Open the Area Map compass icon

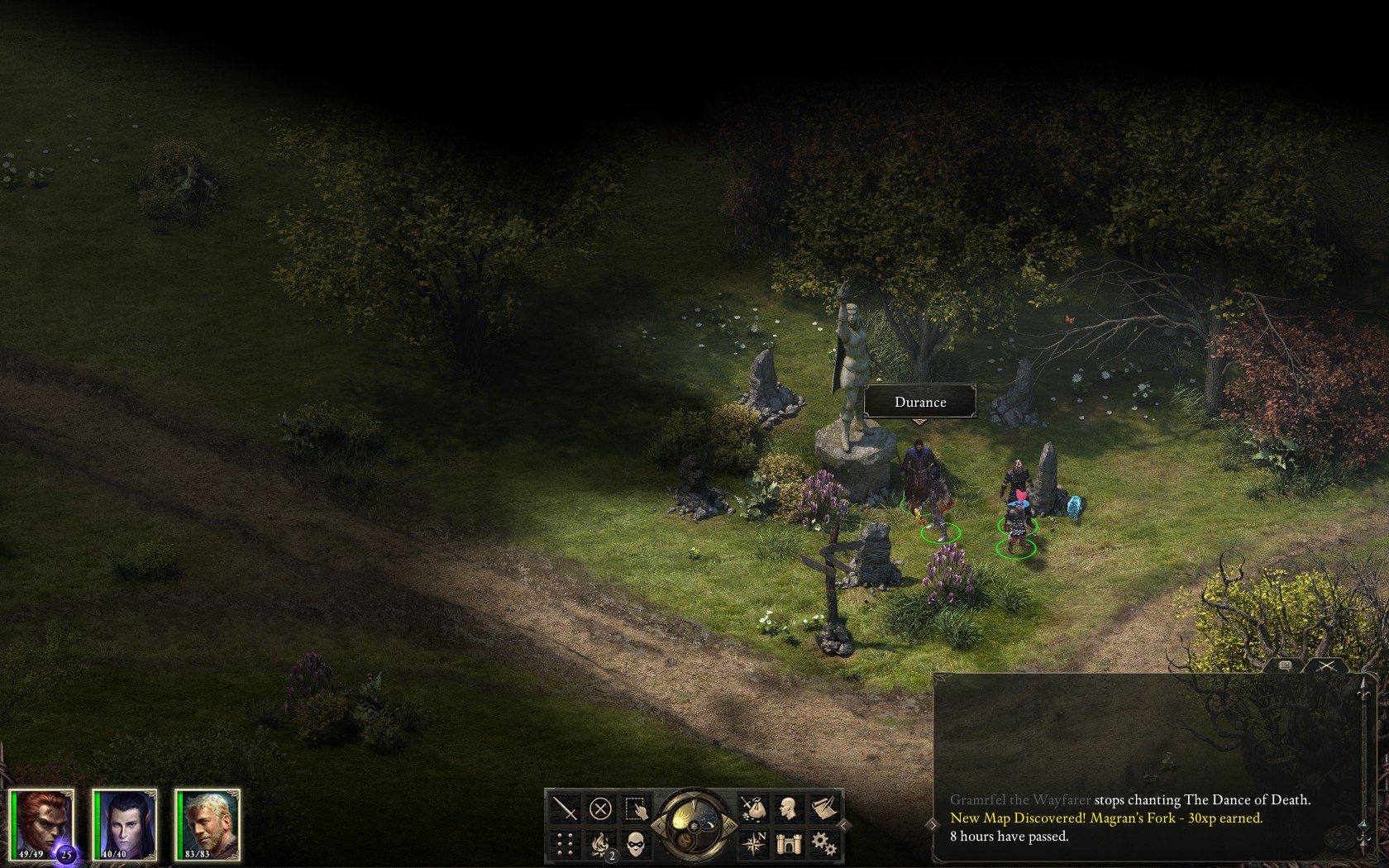point(755,842)
